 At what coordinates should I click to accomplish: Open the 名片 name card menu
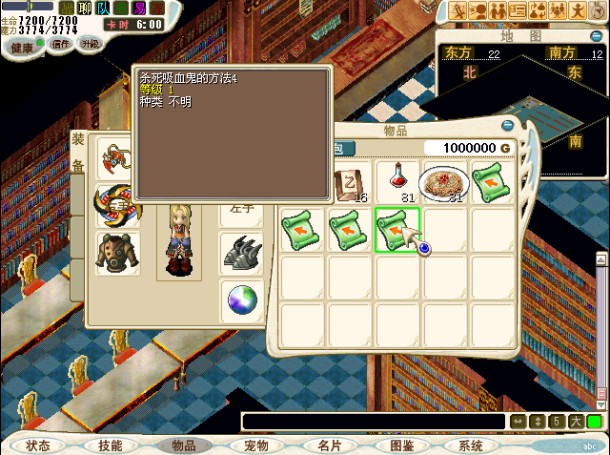pos(329,445)
